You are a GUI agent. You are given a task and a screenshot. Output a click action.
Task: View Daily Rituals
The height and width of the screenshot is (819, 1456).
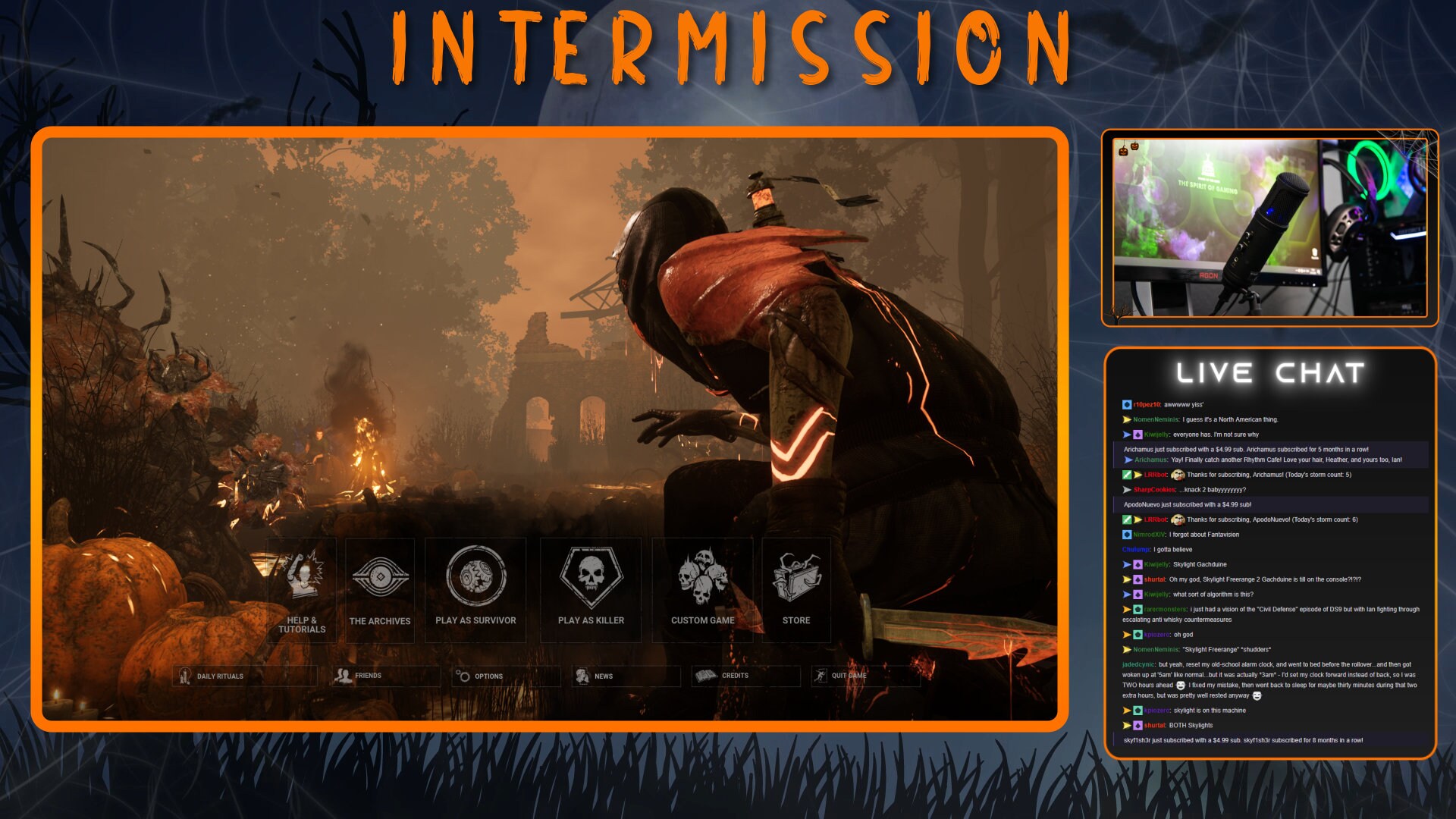click(220, 676)
